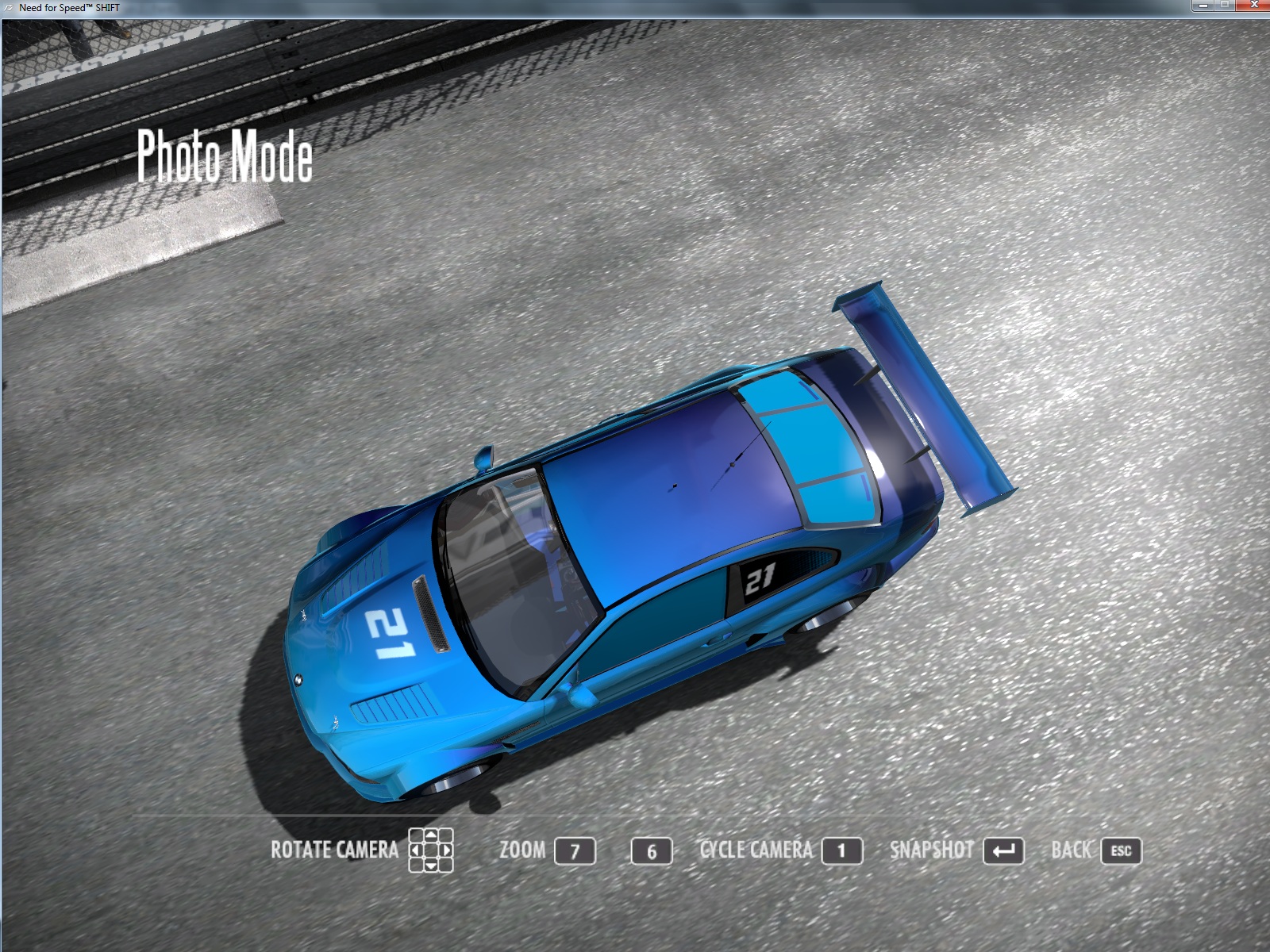The width and height of the screenshot is (1270, 952).
Task: Leave Photo Mode using the Back button
Action: pos(1120,851)
